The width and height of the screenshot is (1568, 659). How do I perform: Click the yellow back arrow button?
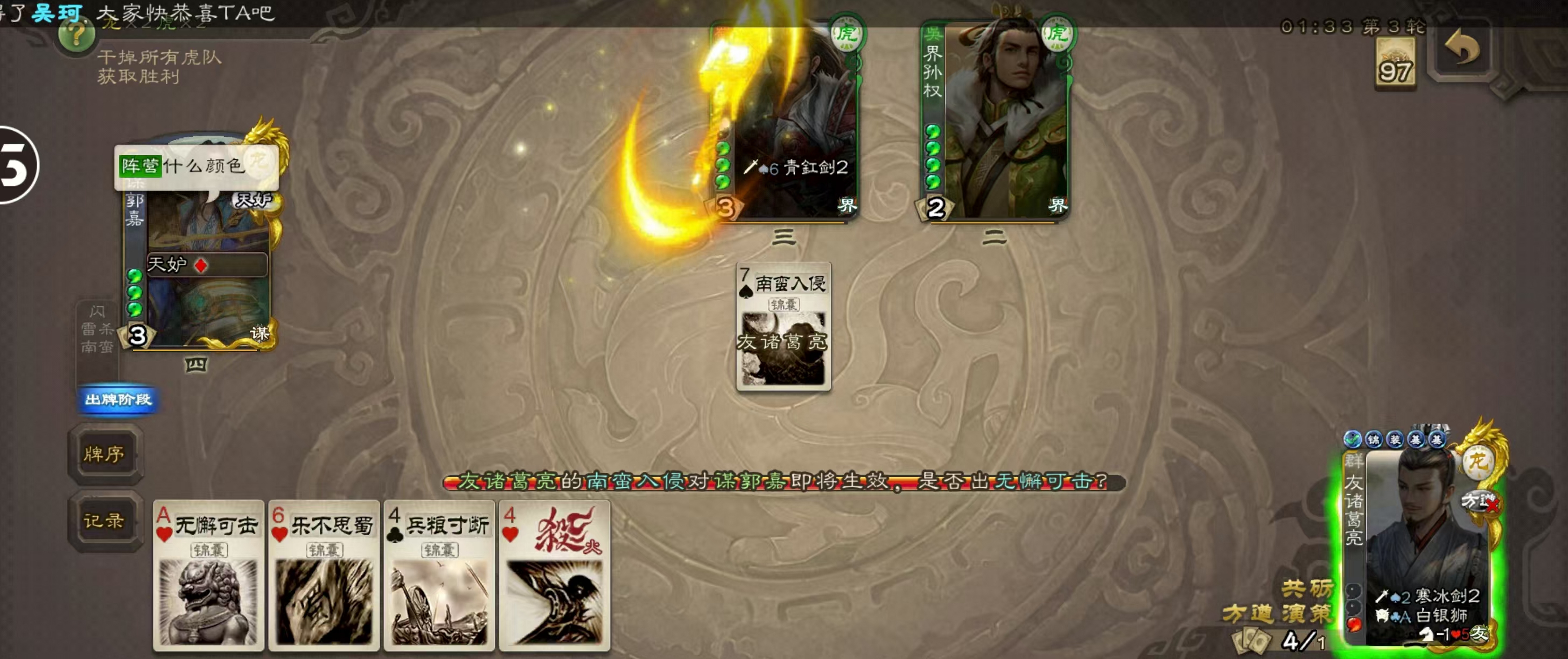click(1462, 47)
